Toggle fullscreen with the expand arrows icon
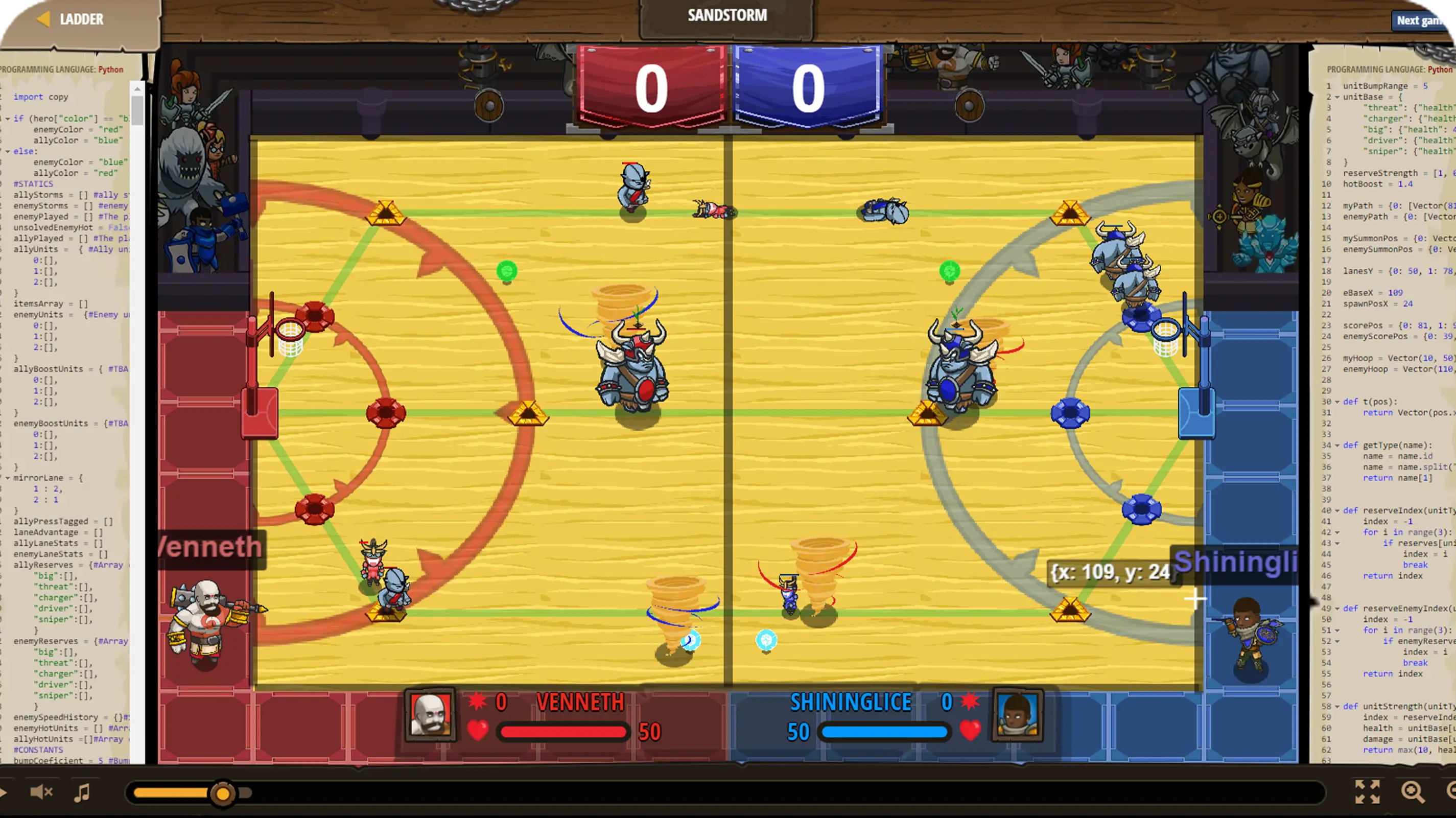The width and height of the screenshot is (1456, 818). [1369, 791]
